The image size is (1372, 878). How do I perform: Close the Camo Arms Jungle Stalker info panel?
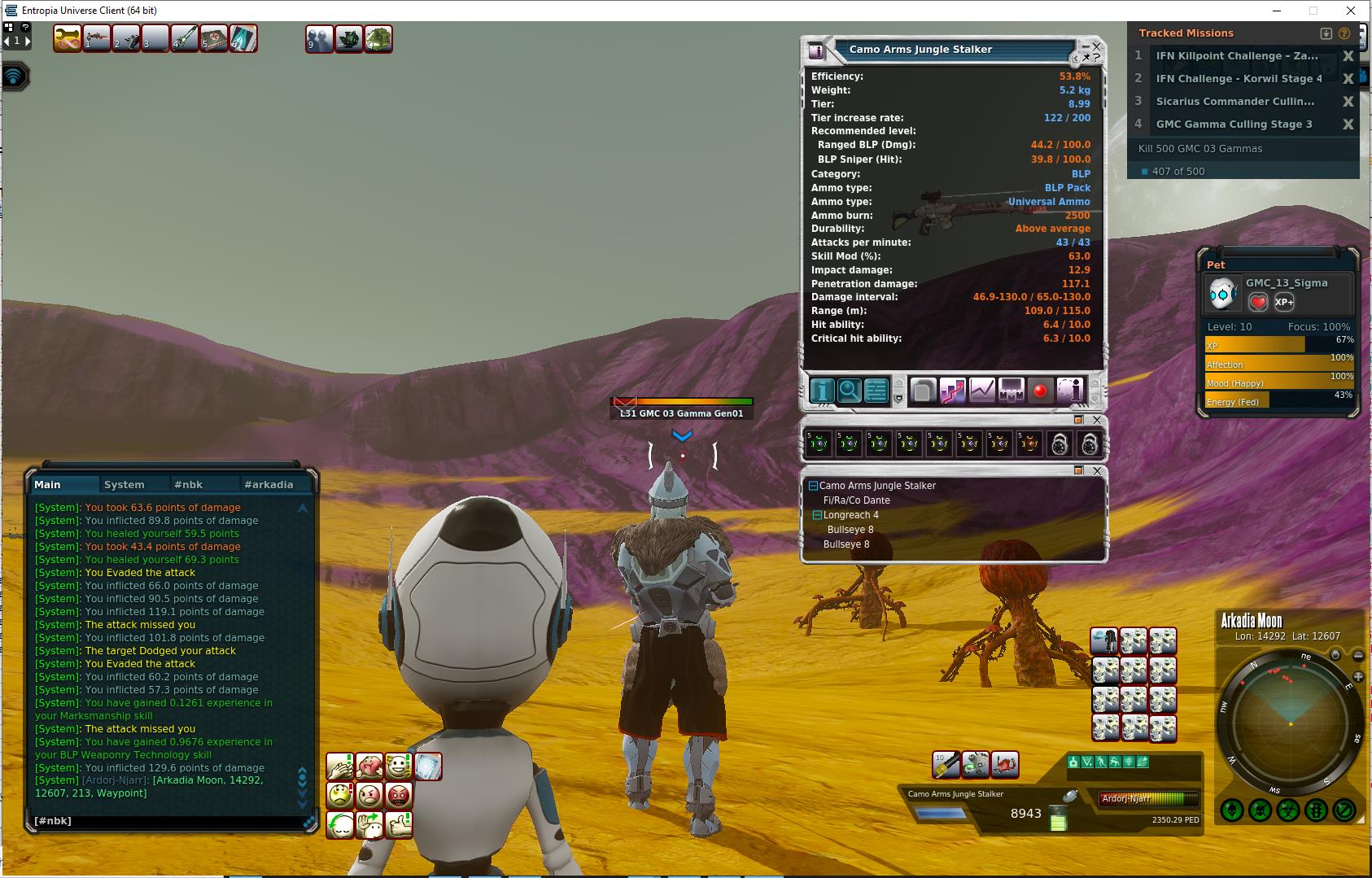pyautogui.click(x=1096, y=46)
